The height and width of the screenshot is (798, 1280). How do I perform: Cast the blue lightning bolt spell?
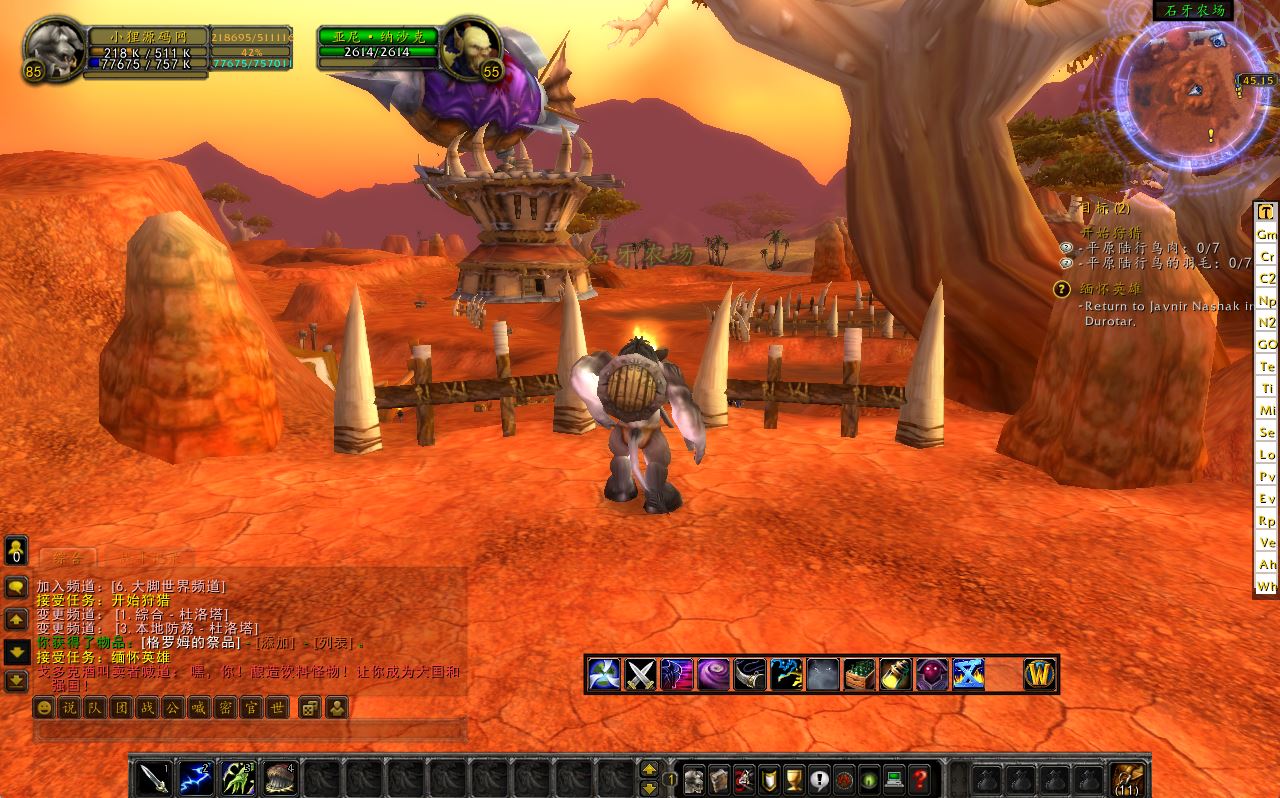tap(196, 777)
